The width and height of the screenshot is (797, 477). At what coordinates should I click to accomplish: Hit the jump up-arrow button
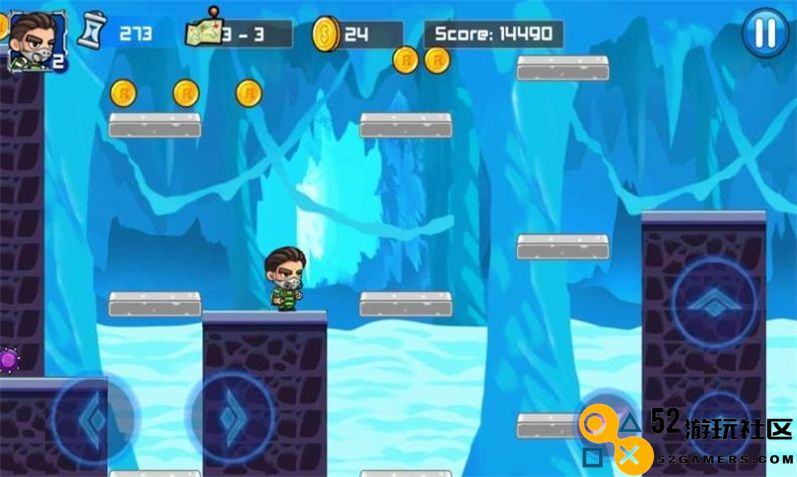point(714,303)
